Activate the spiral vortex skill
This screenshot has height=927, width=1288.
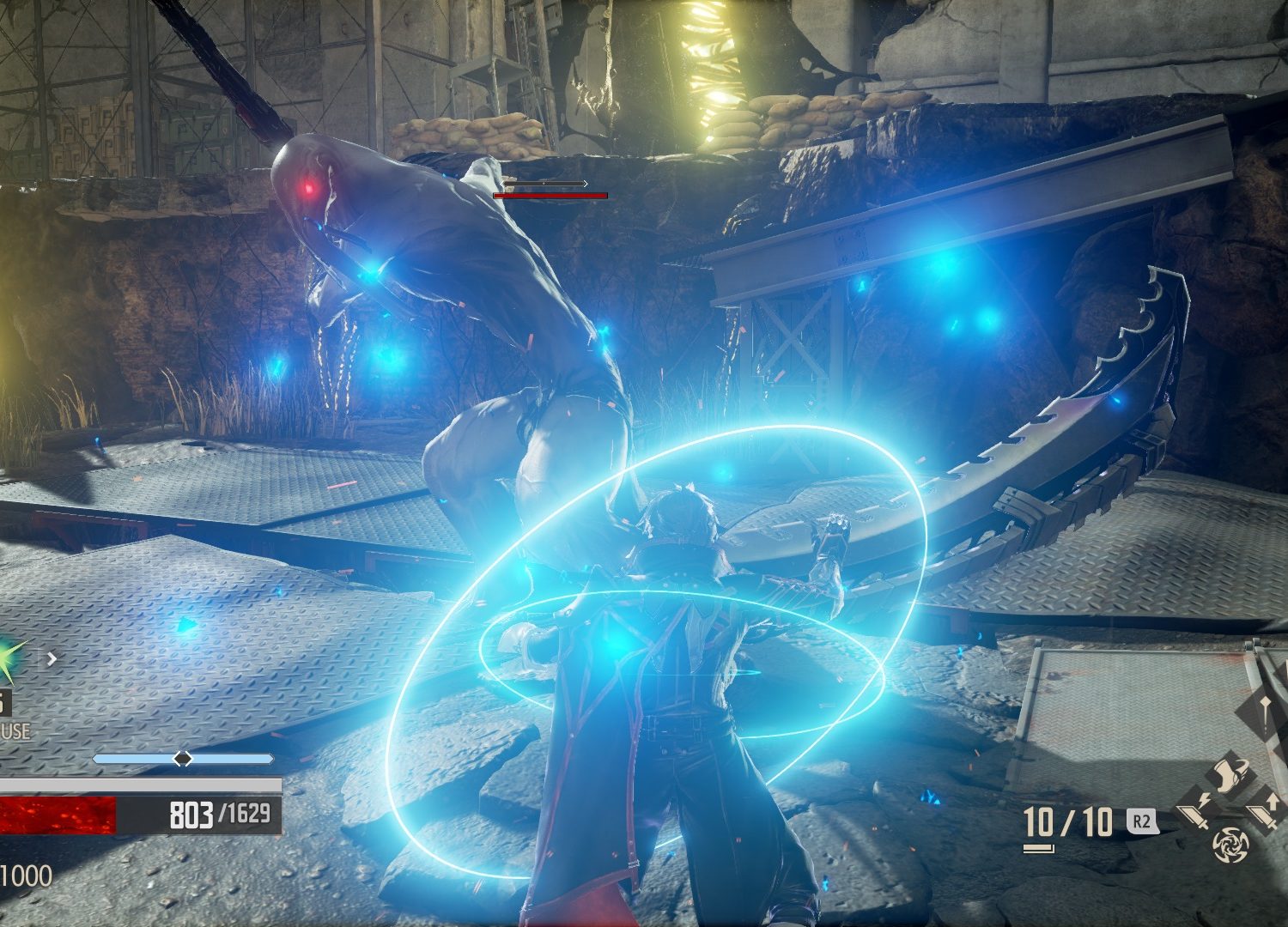pyautogui.click(x=1230, y=845)
